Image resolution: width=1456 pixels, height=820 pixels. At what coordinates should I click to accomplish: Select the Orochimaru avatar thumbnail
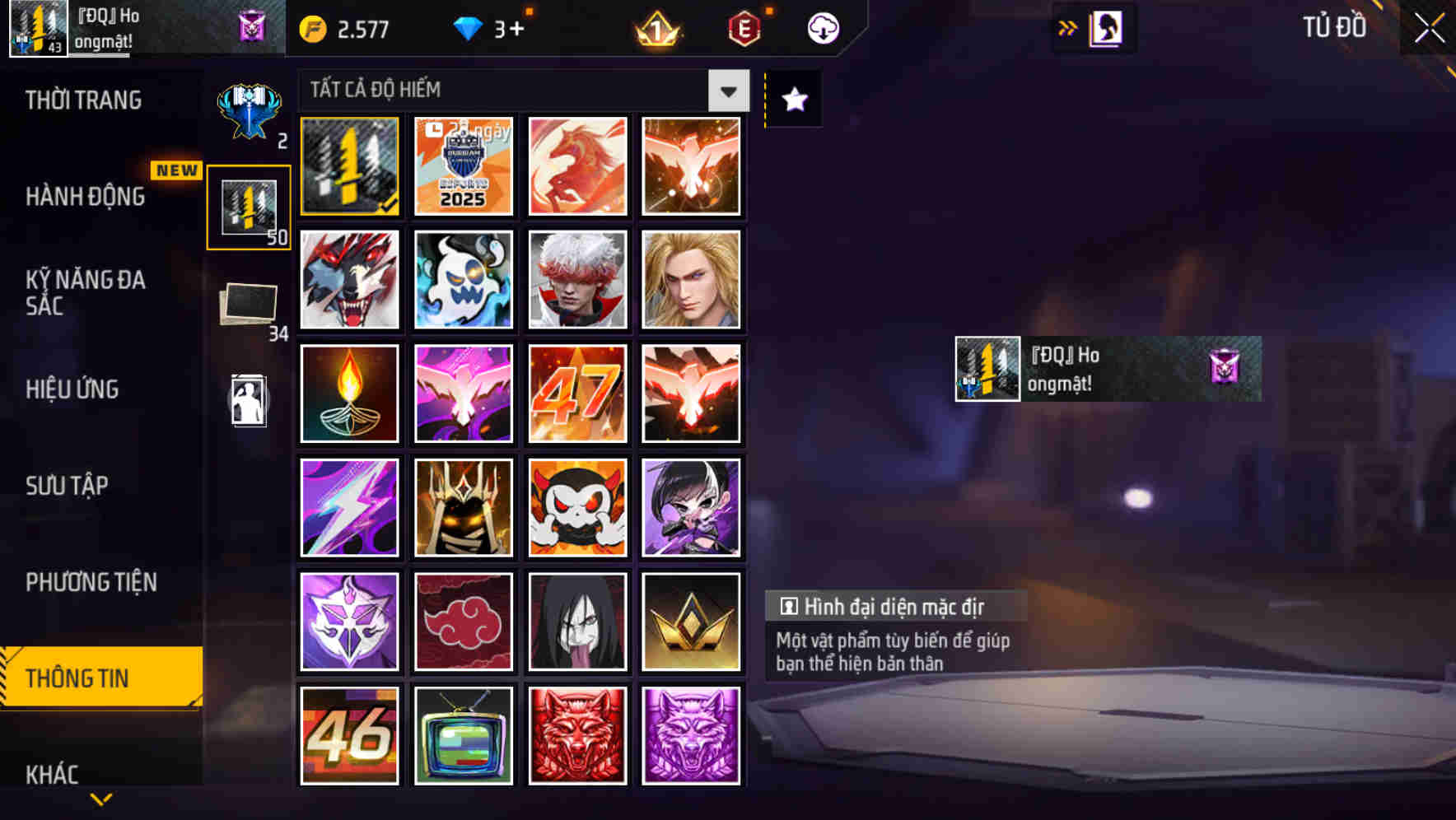[x=577, y=621]
